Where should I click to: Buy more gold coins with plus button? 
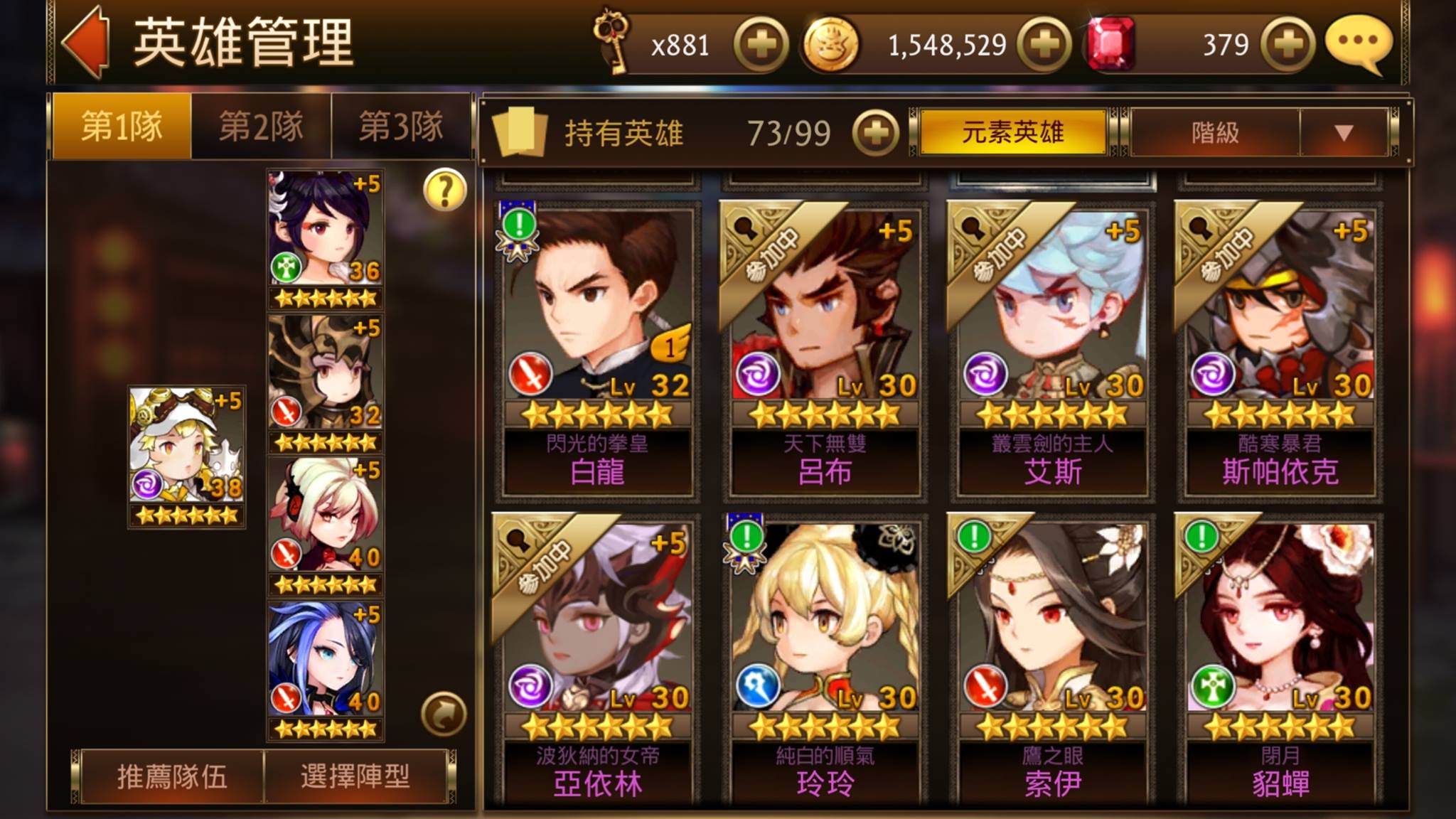tap(1044, 45)
